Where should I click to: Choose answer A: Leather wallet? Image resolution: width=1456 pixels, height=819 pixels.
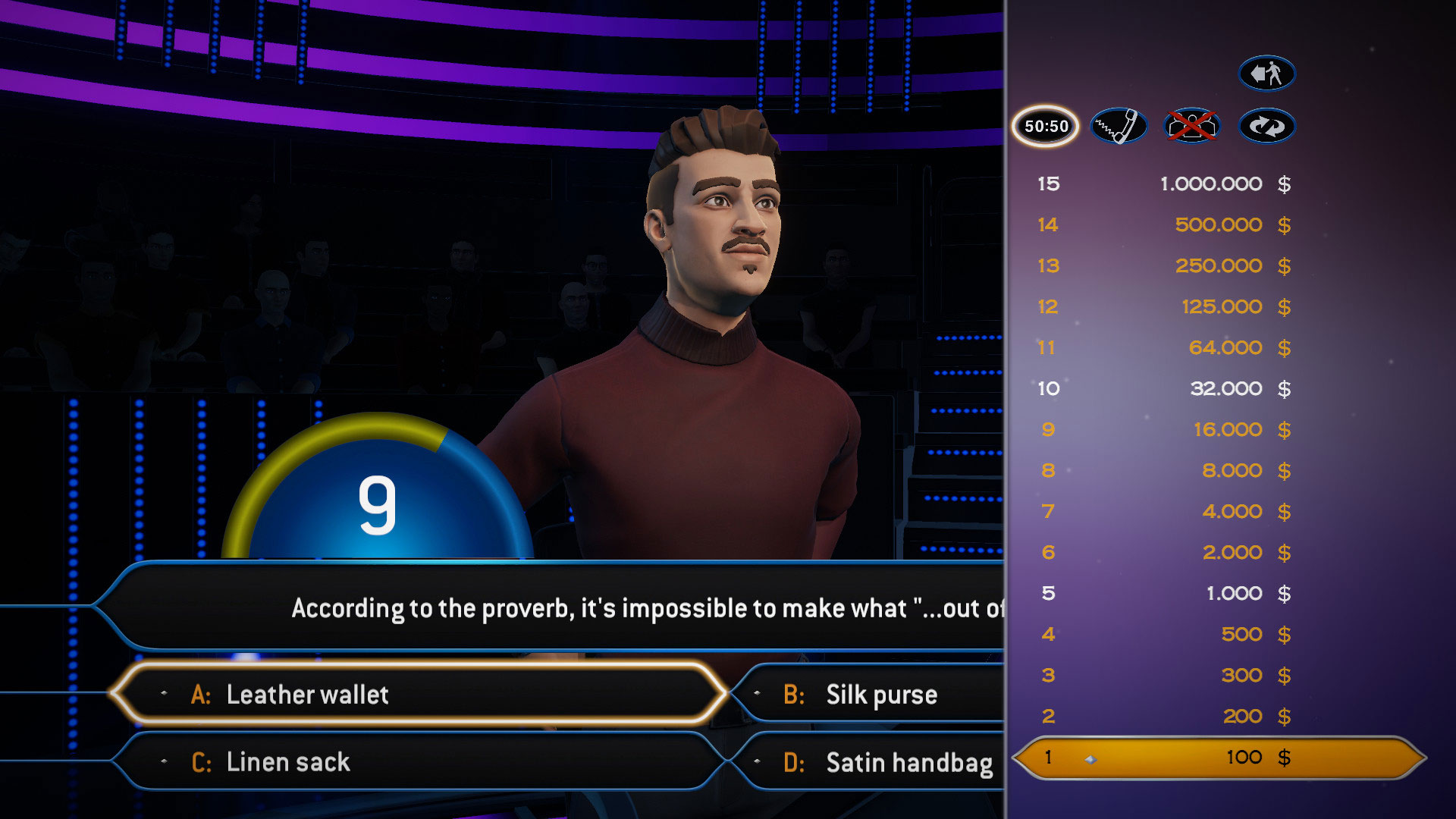[x=417, y=694]
